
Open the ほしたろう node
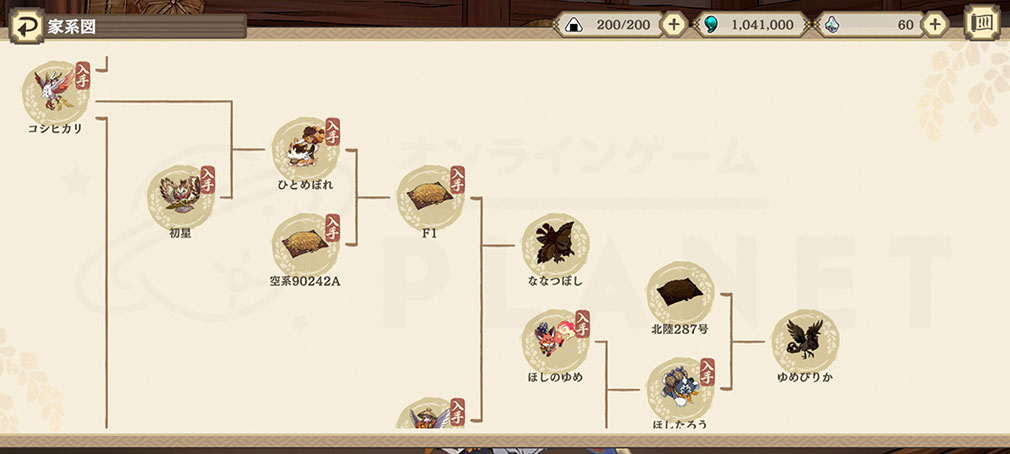point(680,388)
